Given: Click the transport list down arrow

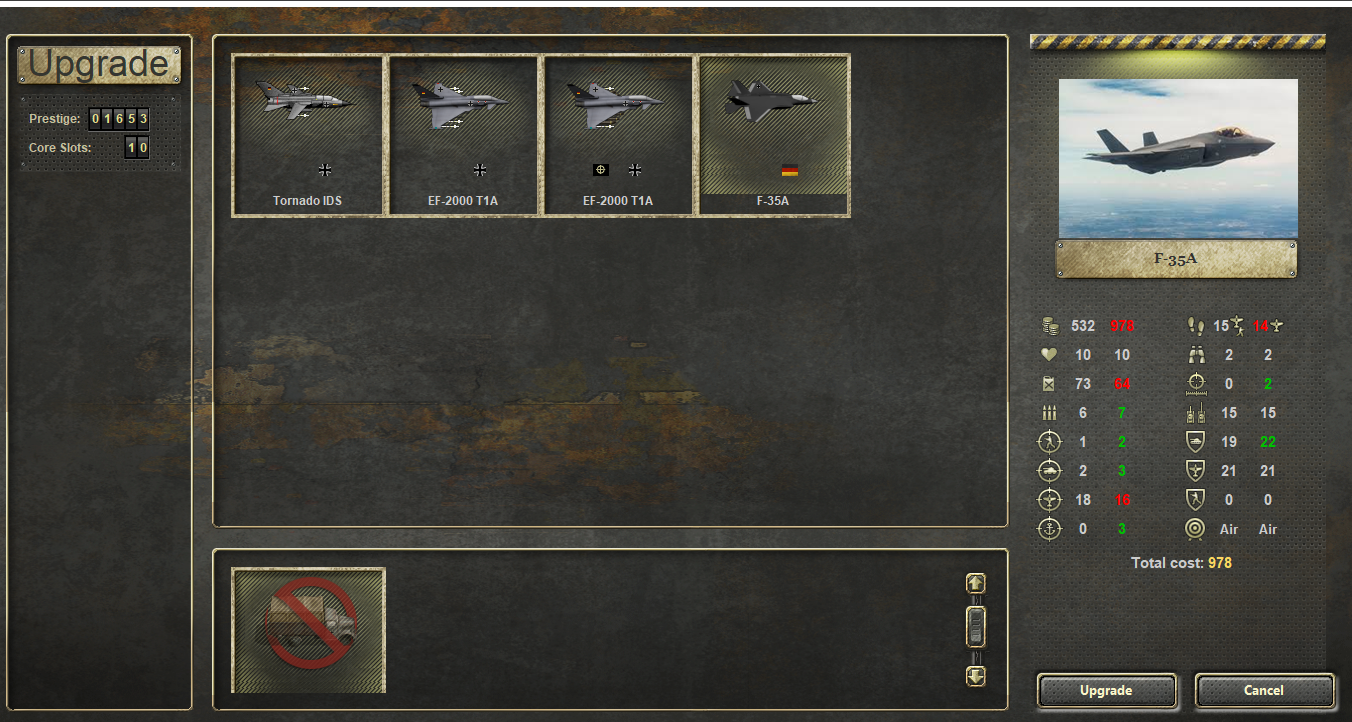Looking at the screenshot, I should coord(976,676).
